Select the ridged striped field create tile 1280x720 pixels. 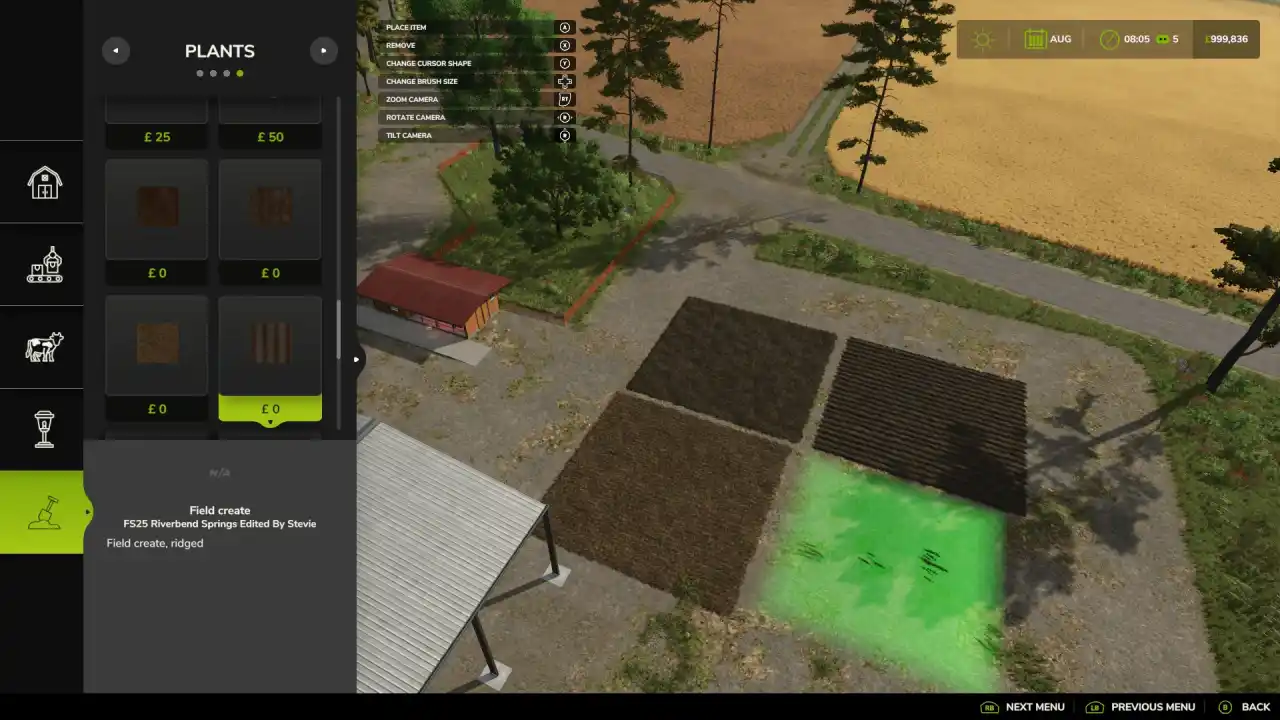pos(270,345)
